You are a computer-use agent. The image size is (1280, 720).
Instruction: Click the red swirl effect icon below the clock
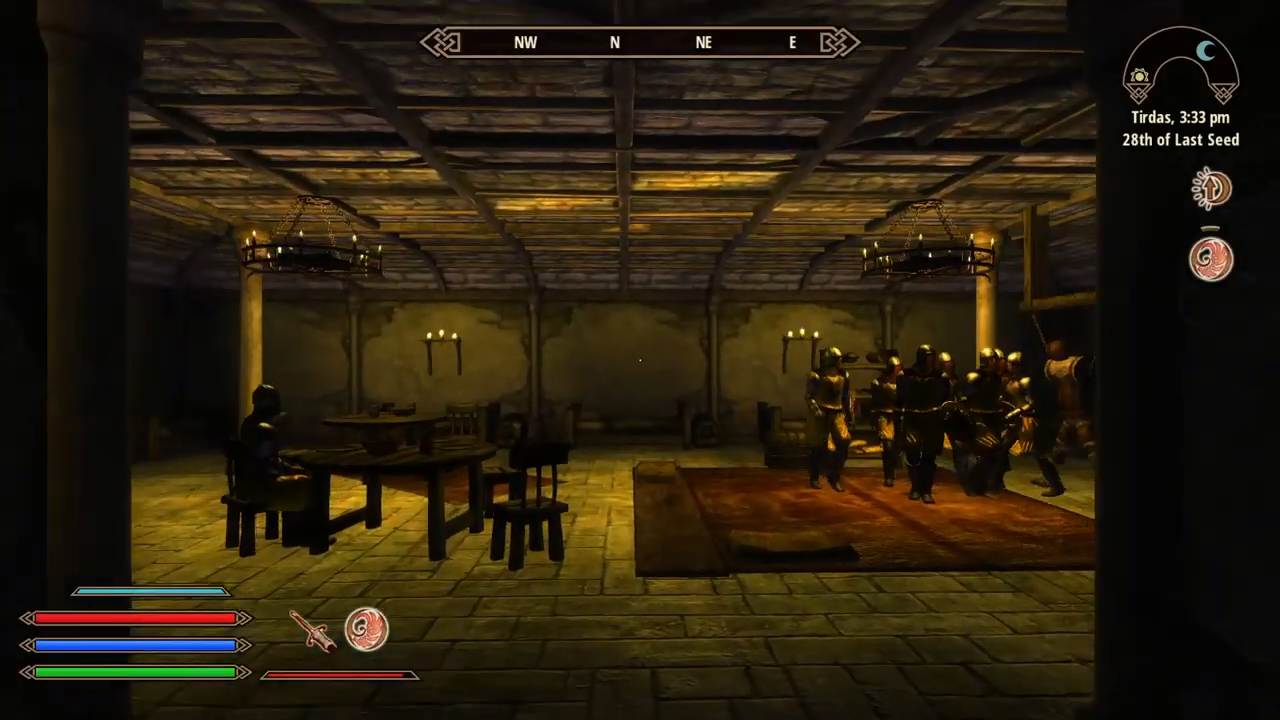[x=1211, y=259]
